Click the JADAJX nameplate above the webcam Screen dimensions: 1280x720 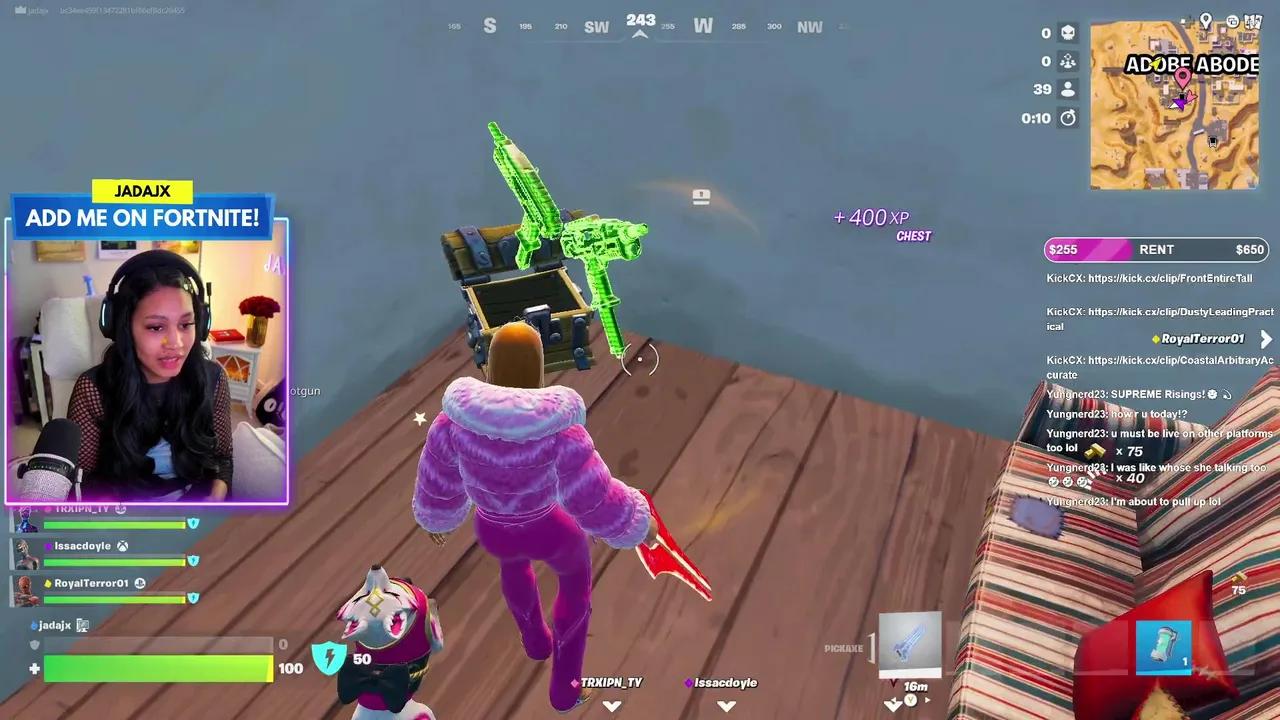[143, 190]
